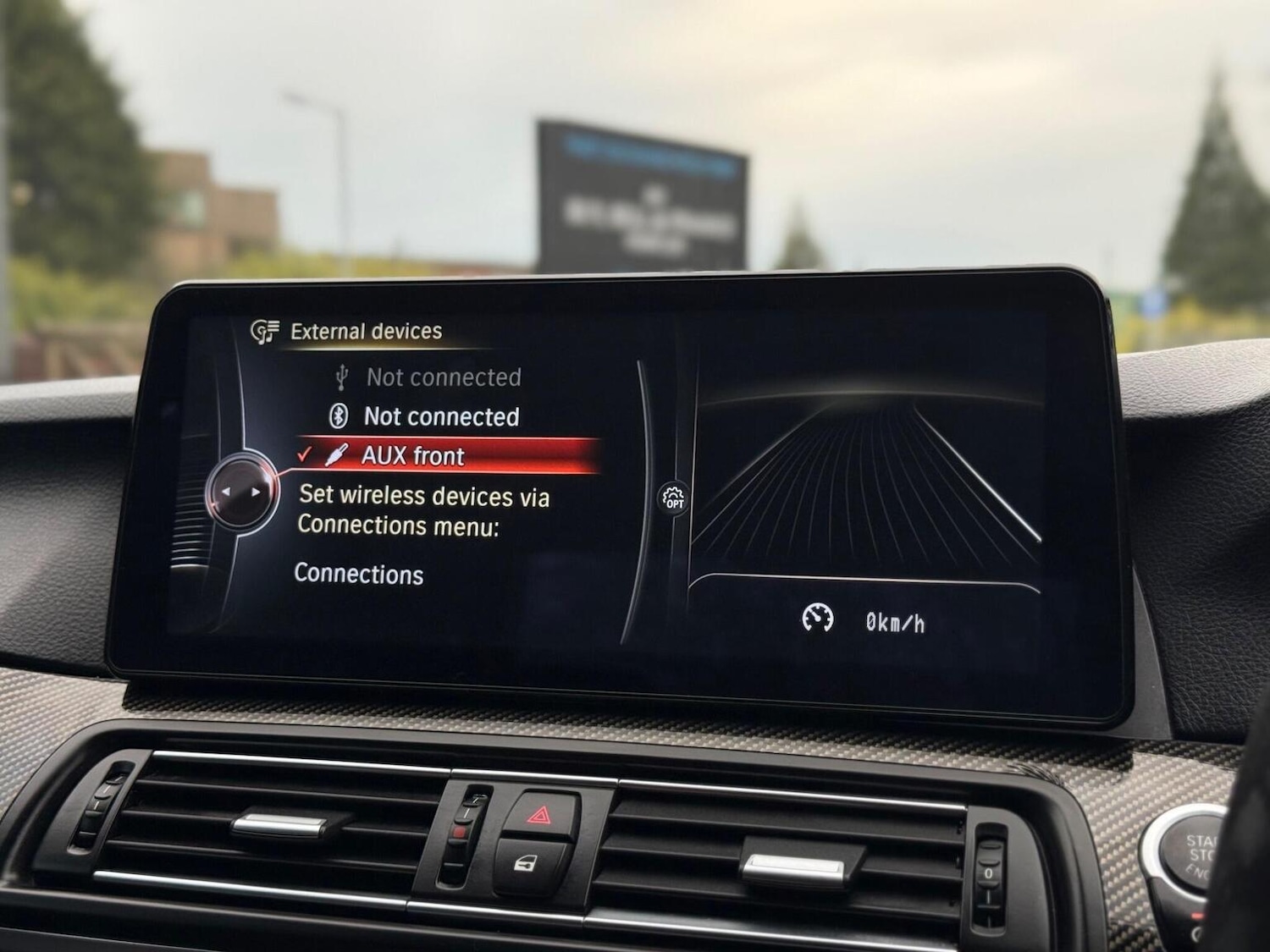Click the left arrow on the round controller
Image resolution: width=1270 pixels, height=952 pixels.
(x=226, y=491)
